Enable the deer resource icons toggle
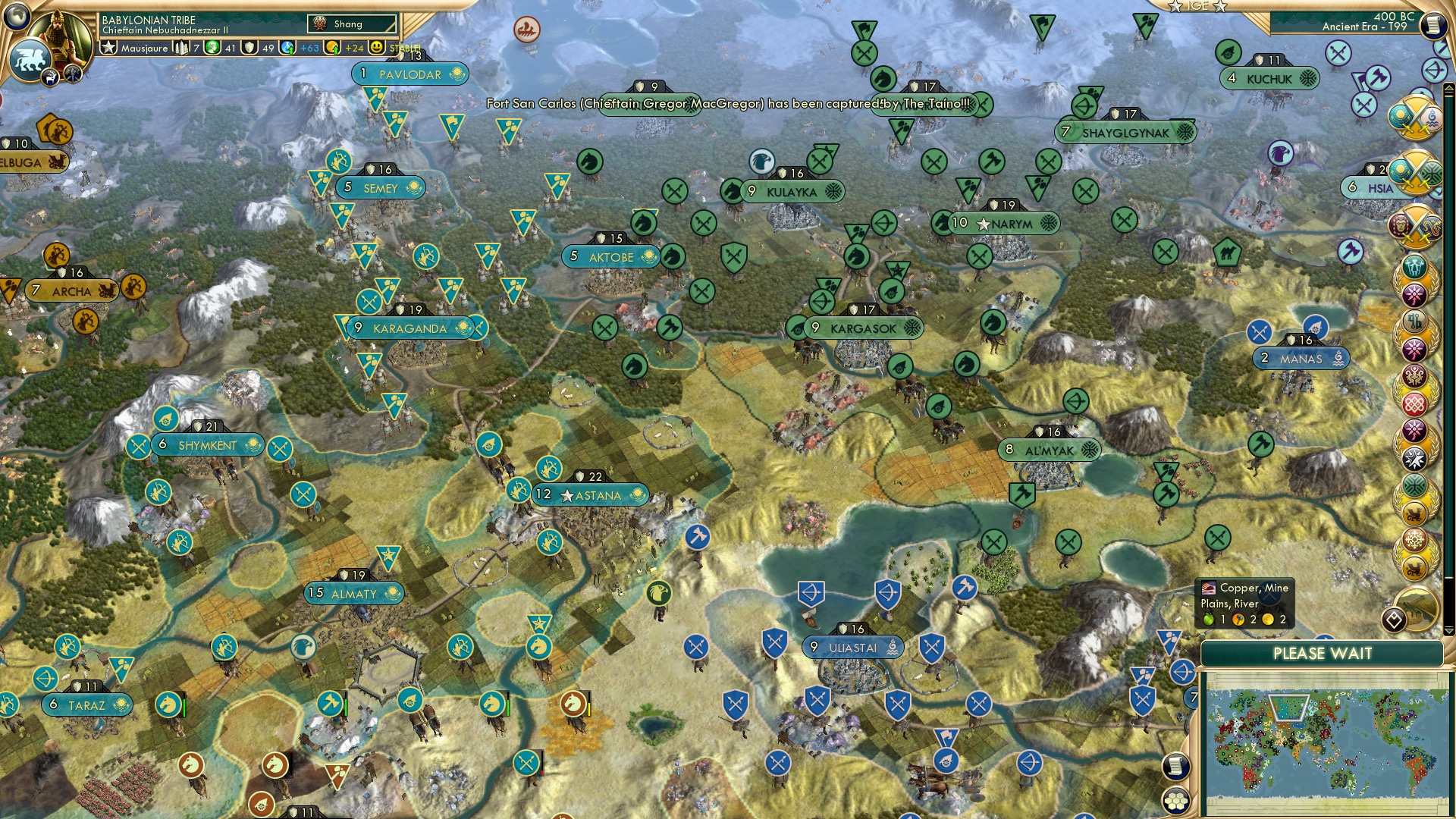This screenshot has height=819, width=1456. (50, 78)
